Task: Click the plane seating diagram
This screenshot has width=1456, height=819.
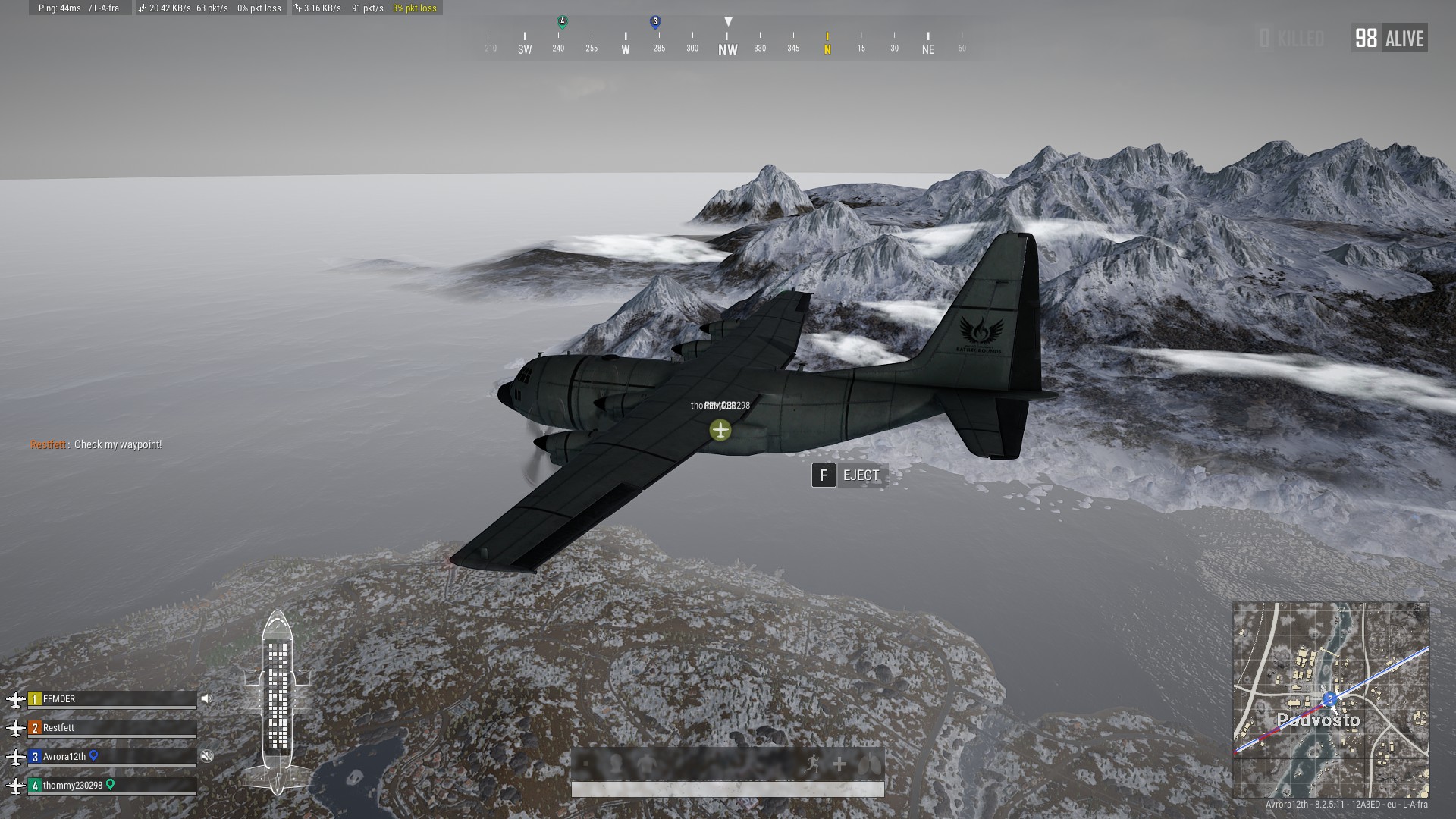Action: click(x=278, y=701)
